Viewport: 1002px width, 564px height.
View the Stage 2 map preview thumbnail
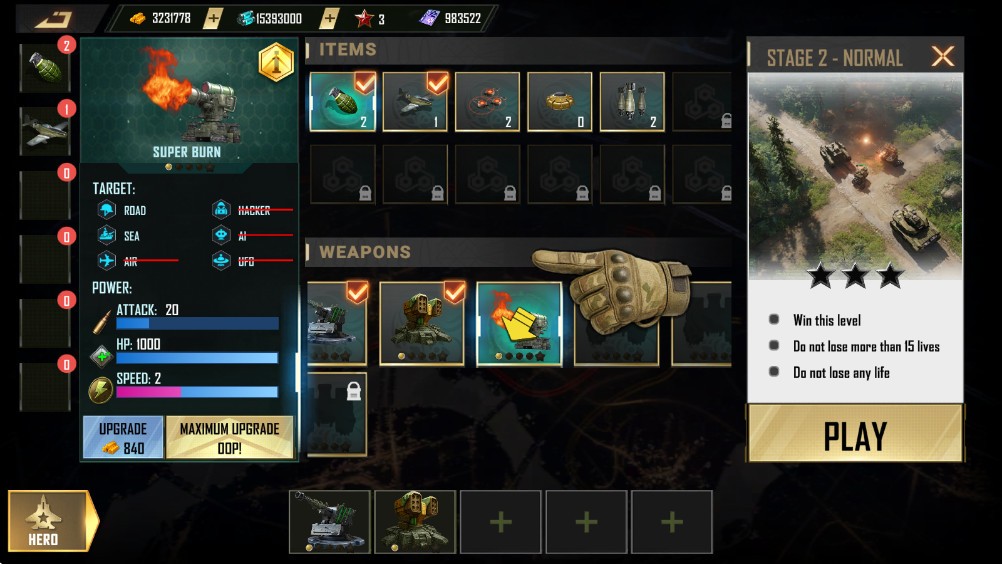pos(855,175)
